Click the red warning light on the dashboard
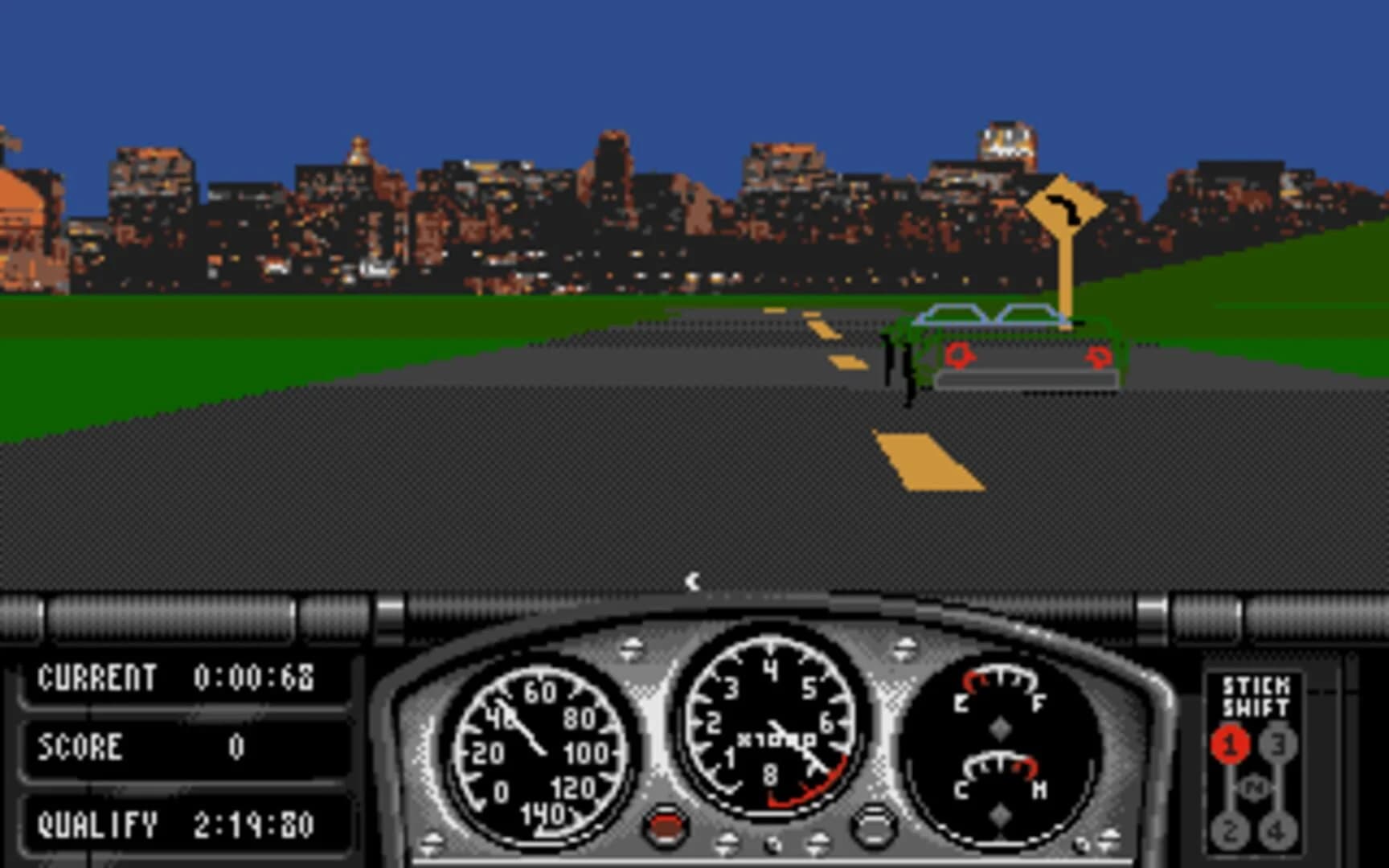 click(x=665, y=823)
